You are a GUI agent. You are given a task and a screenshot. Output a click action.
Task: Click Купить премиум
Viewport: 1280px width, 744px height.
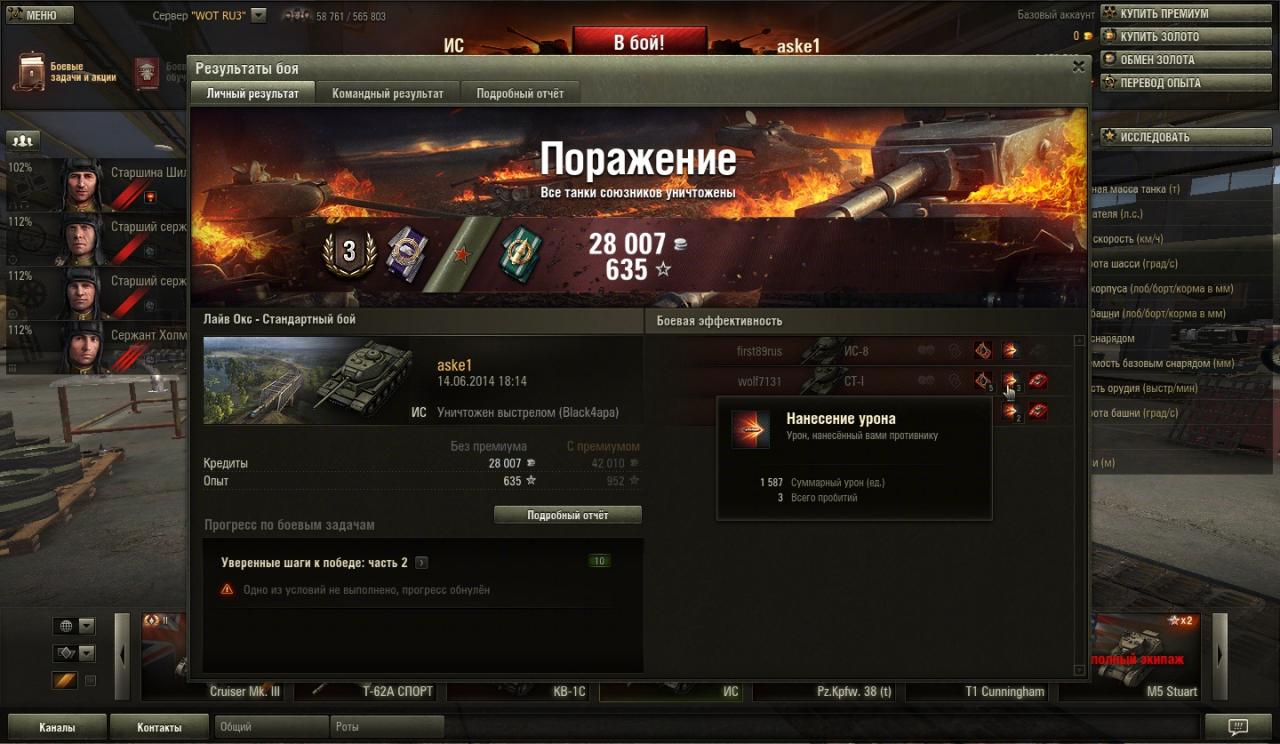click(x=1164, y=14)
